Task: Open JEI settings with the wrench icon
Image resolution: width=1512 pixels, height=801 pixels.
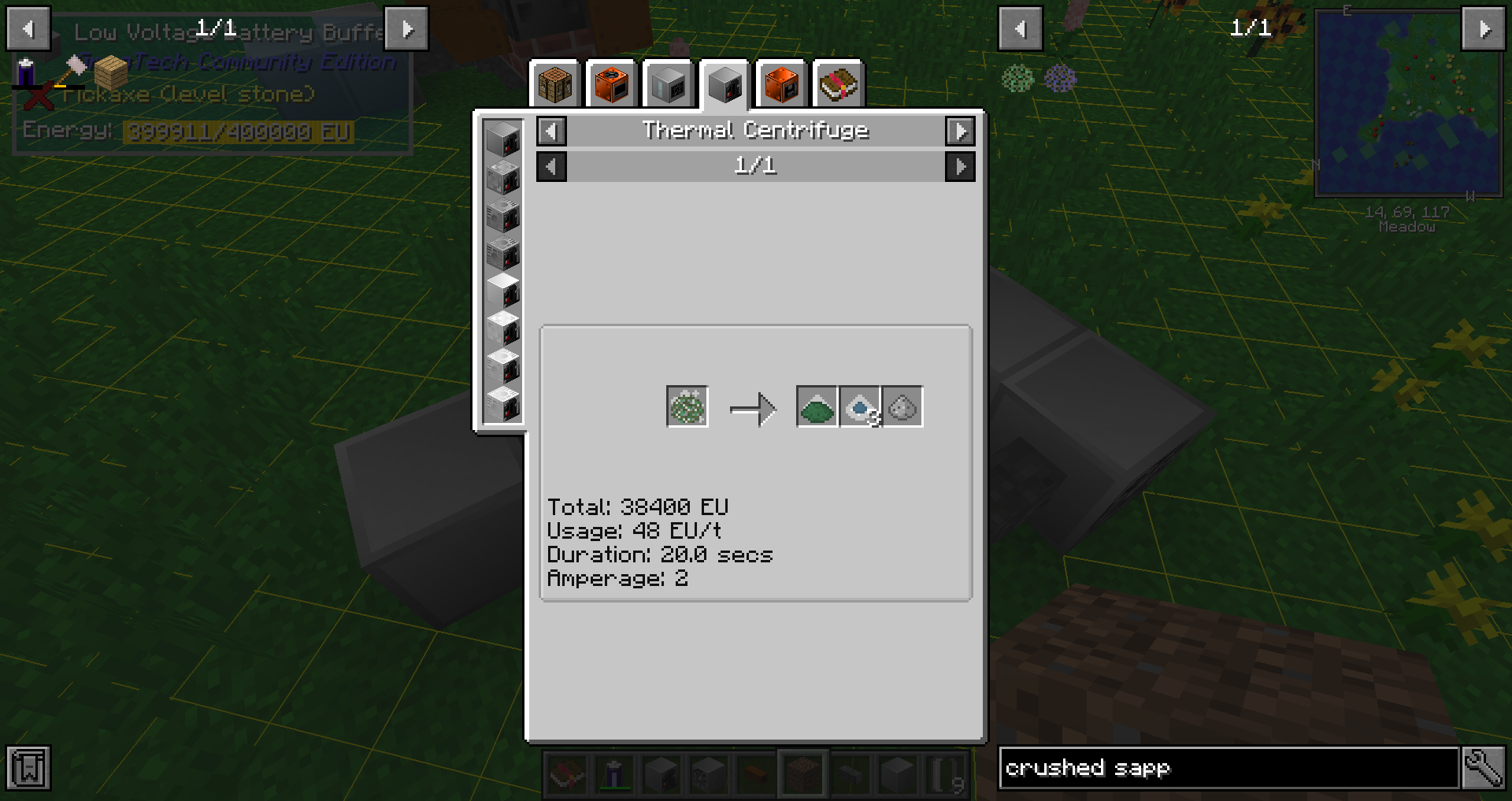Action: (1484, 768)
